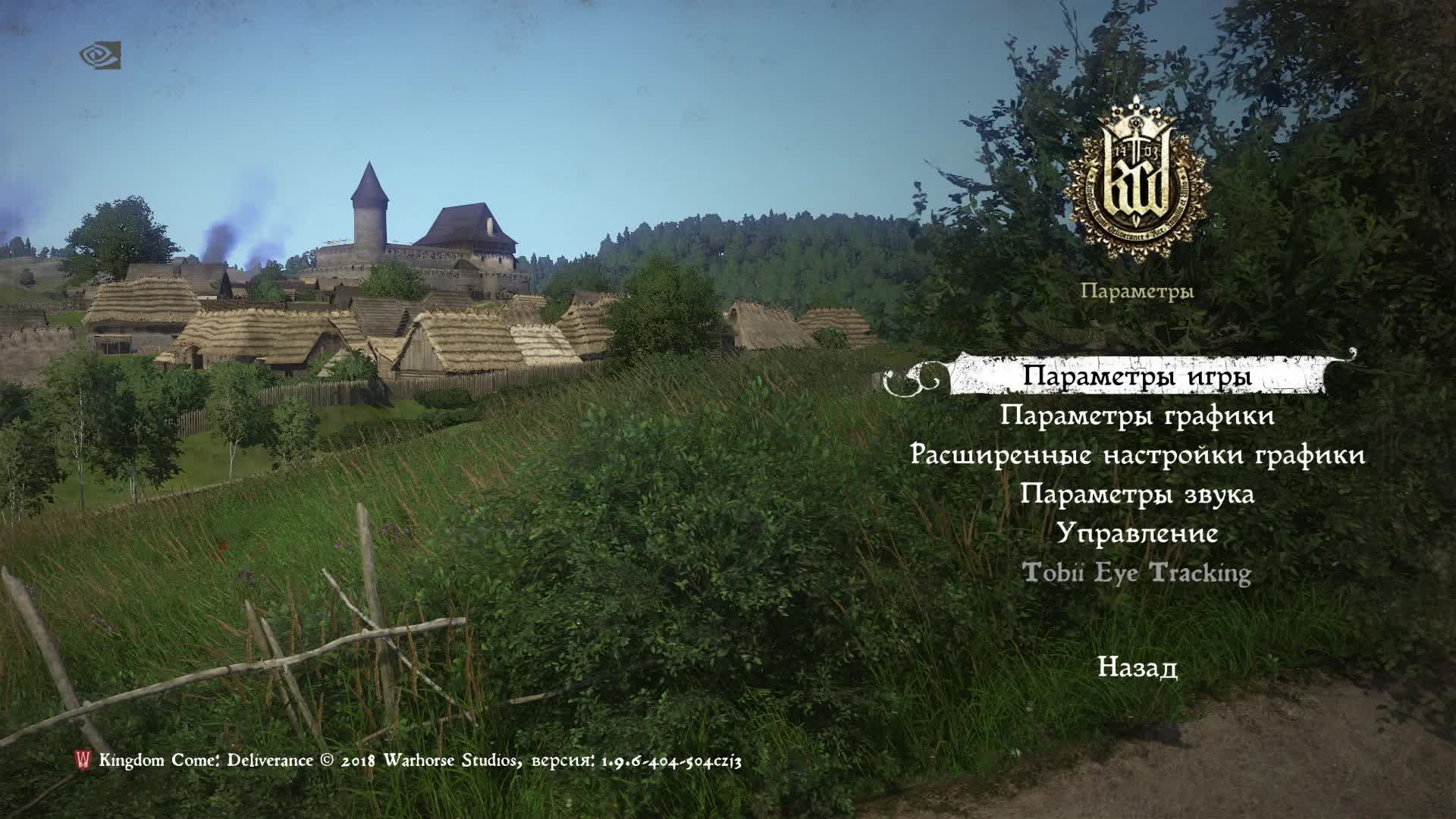Open Параметры графики

(x=1137, y=417)
